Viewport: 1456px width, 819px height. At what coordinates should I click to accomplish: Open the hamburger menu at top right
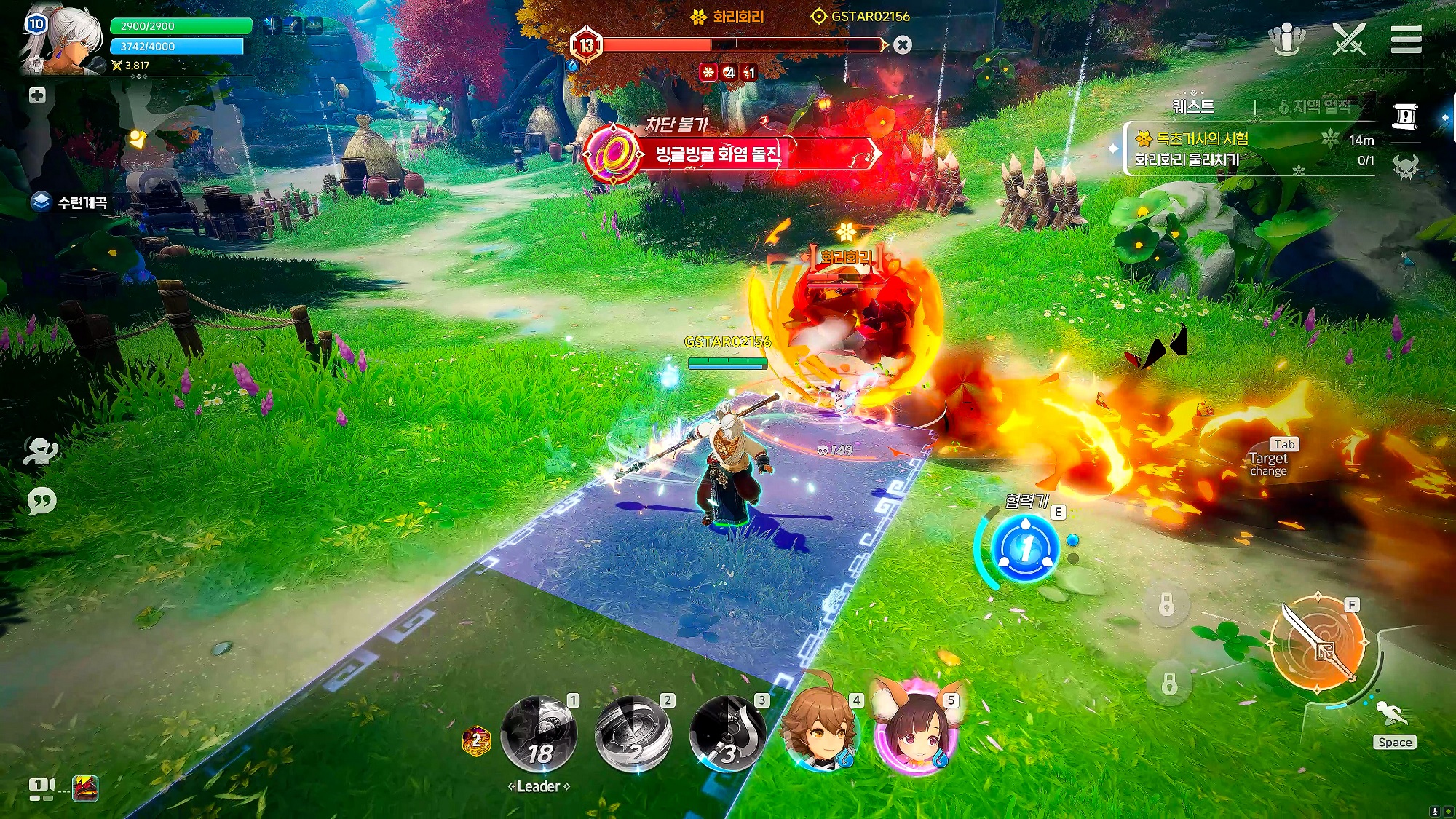(x=1406, y=39)
